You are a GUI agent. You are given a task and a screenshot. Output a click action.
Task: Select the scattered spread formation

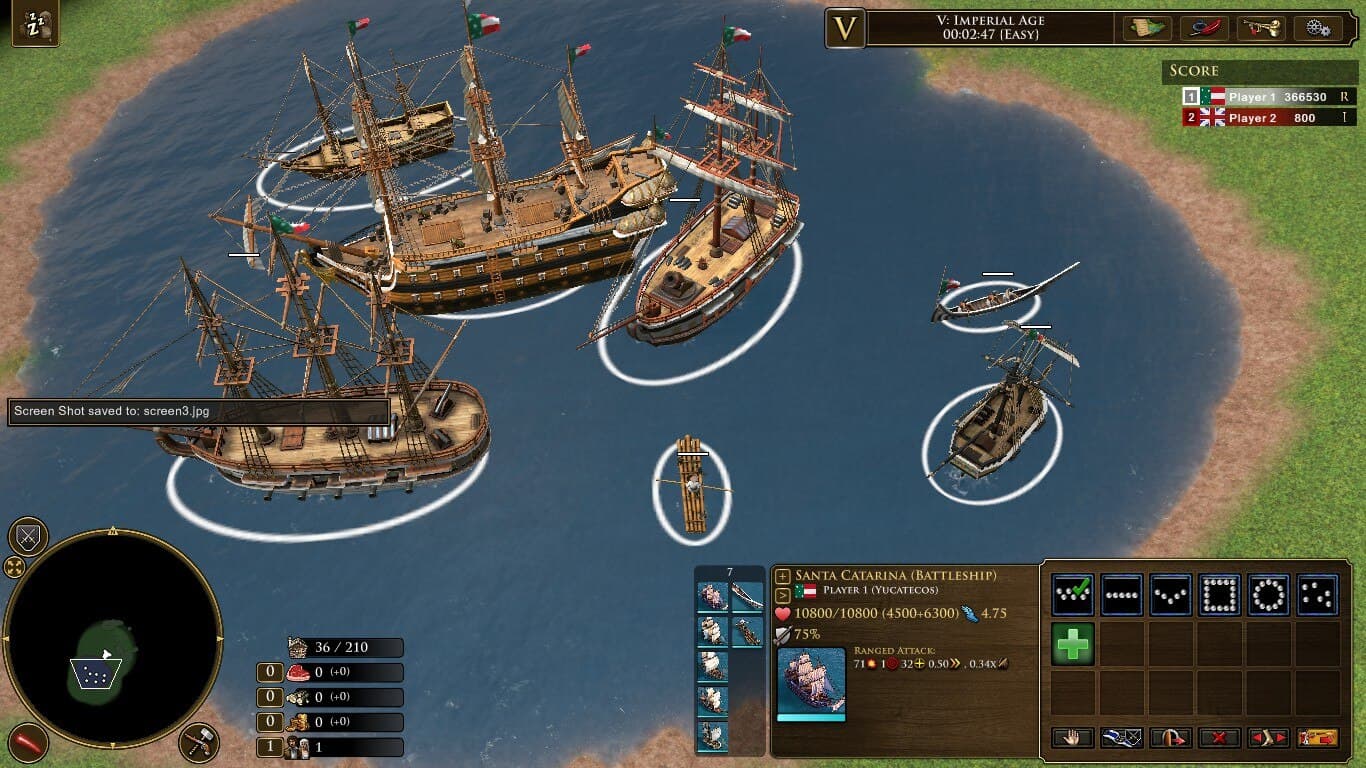1317,595
